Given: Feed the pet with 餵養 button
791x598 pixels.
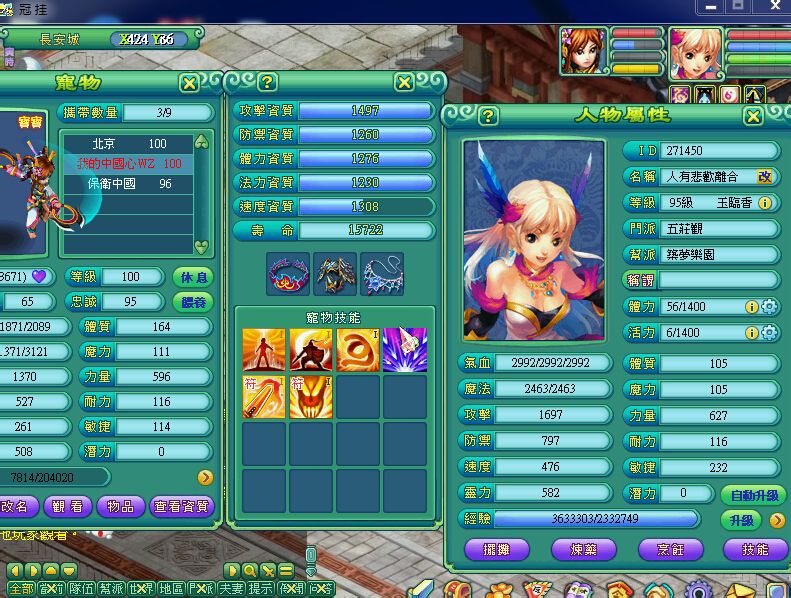Looking at the screenshot, I should point(194,302).
